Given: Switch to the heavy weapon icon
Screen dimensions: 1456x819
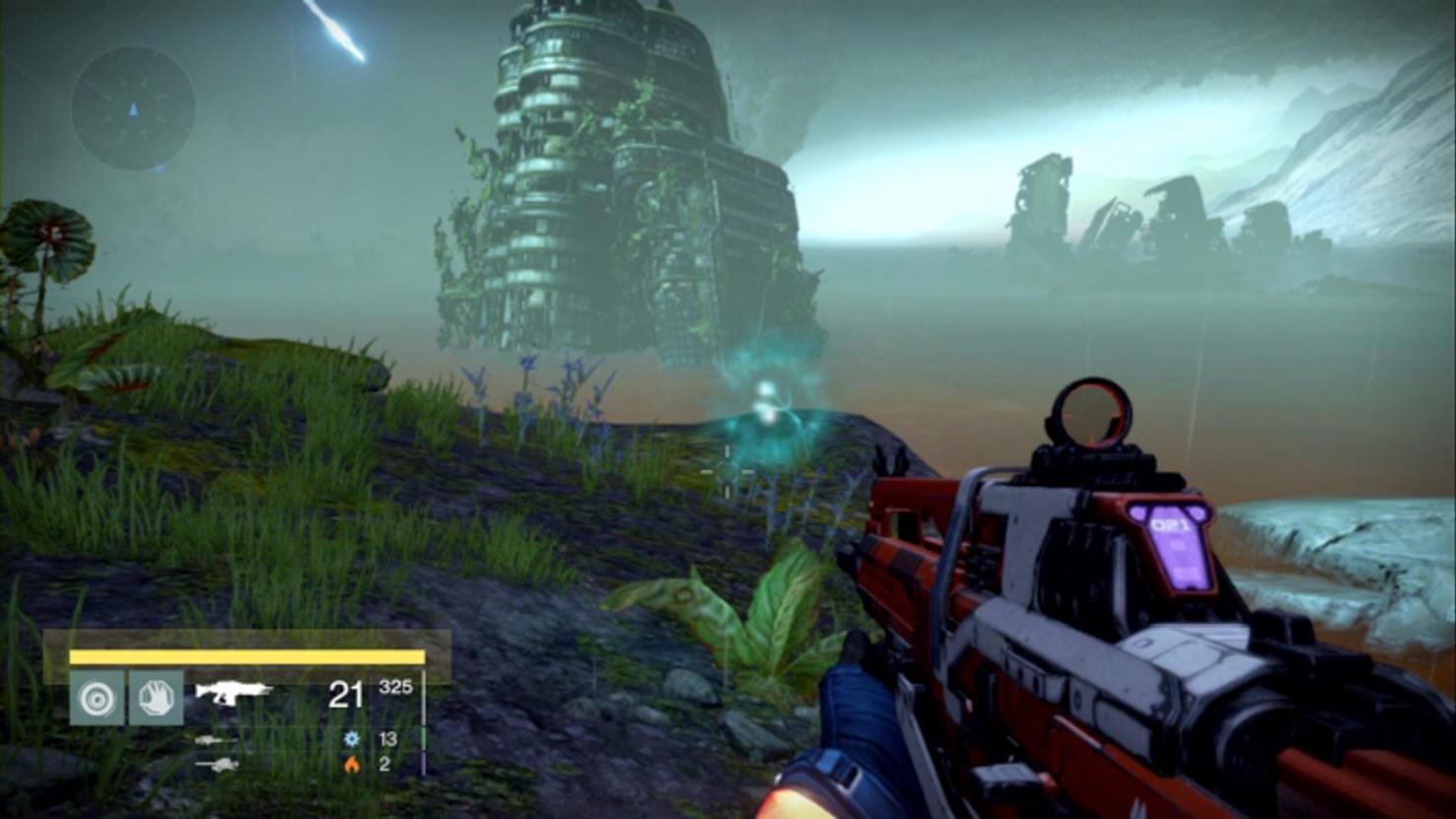Looking at the screenshot, I should 216,764.
